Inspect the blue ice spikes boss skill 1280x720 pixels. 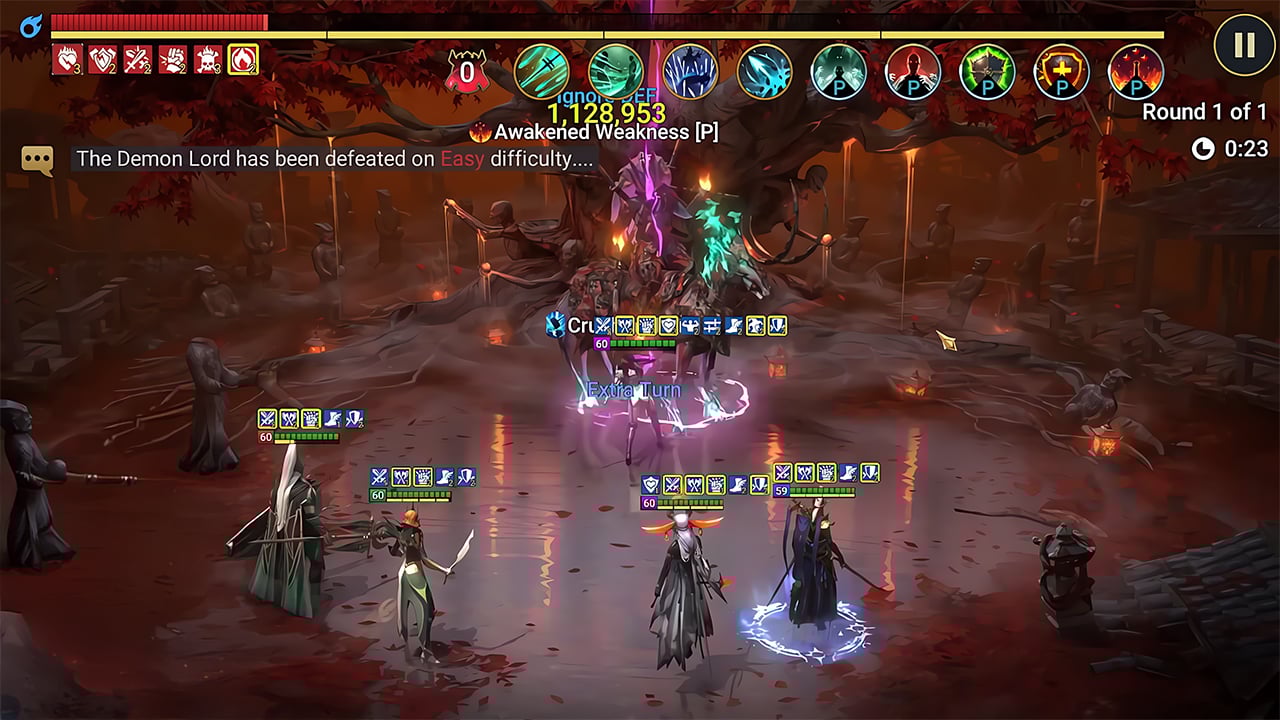click(x=690, y=72)
